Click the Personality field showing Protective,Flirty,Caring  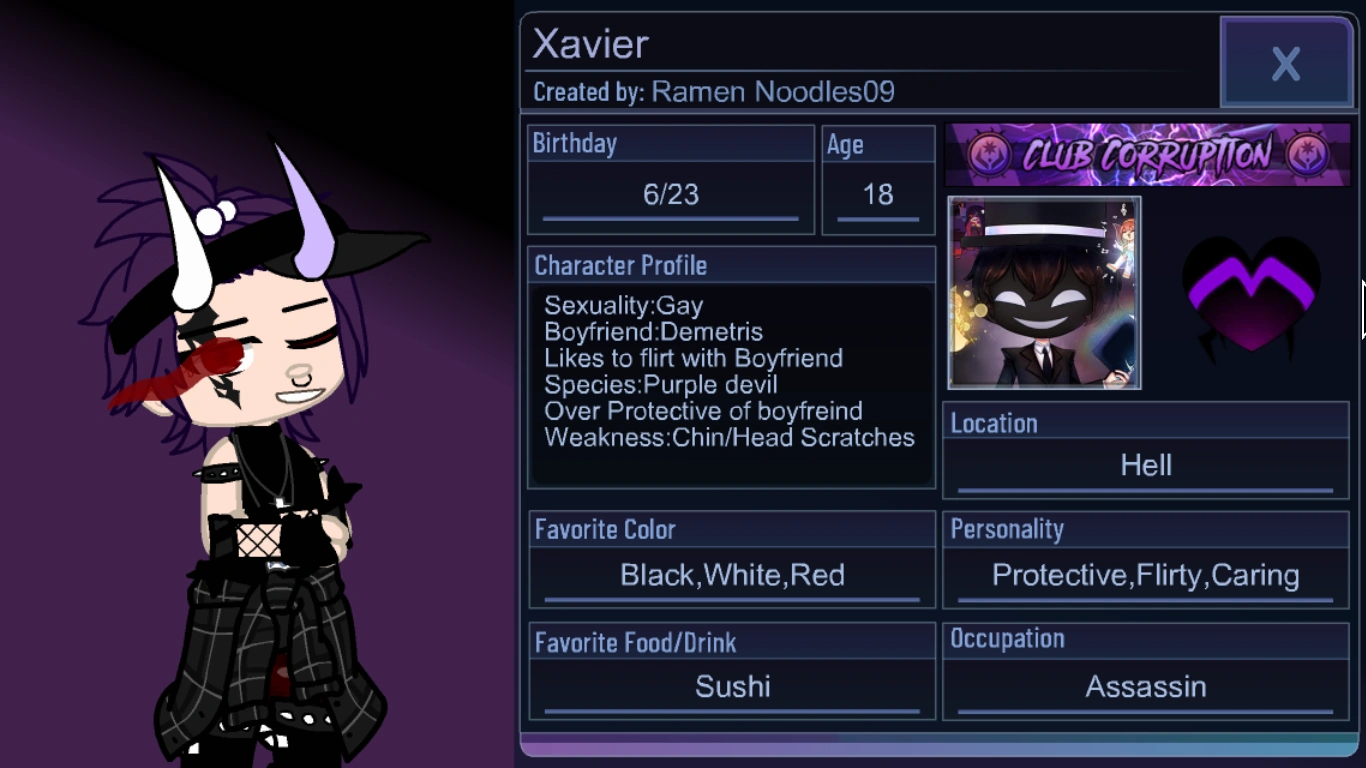pos(1144,575)
